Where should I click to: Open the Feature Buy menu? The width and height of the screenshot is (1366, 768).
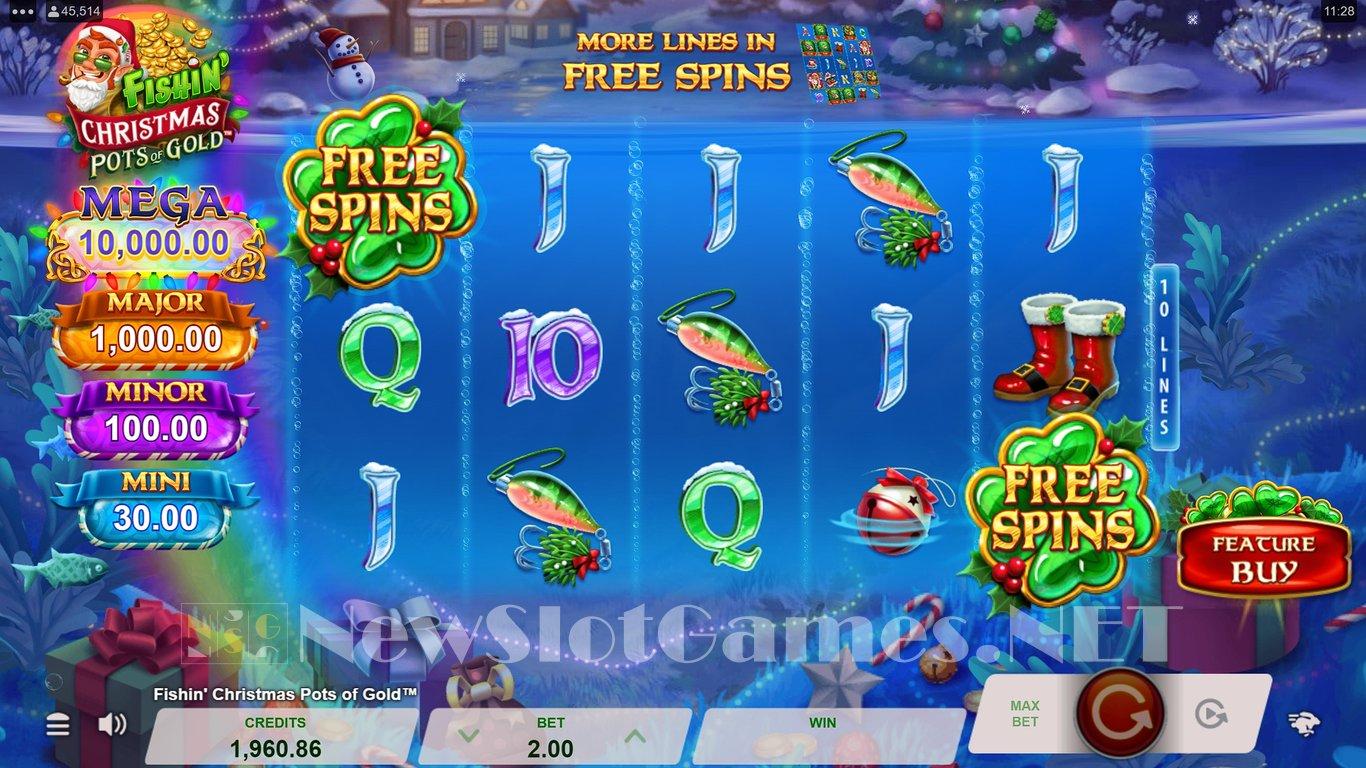(x=1264, y=558)
